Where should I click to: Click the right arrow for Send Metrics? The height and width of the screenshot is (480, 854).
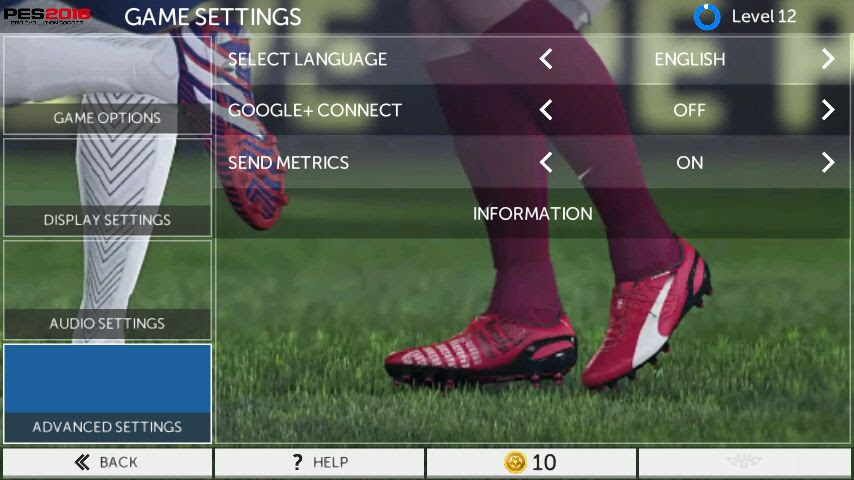(828, 162)
